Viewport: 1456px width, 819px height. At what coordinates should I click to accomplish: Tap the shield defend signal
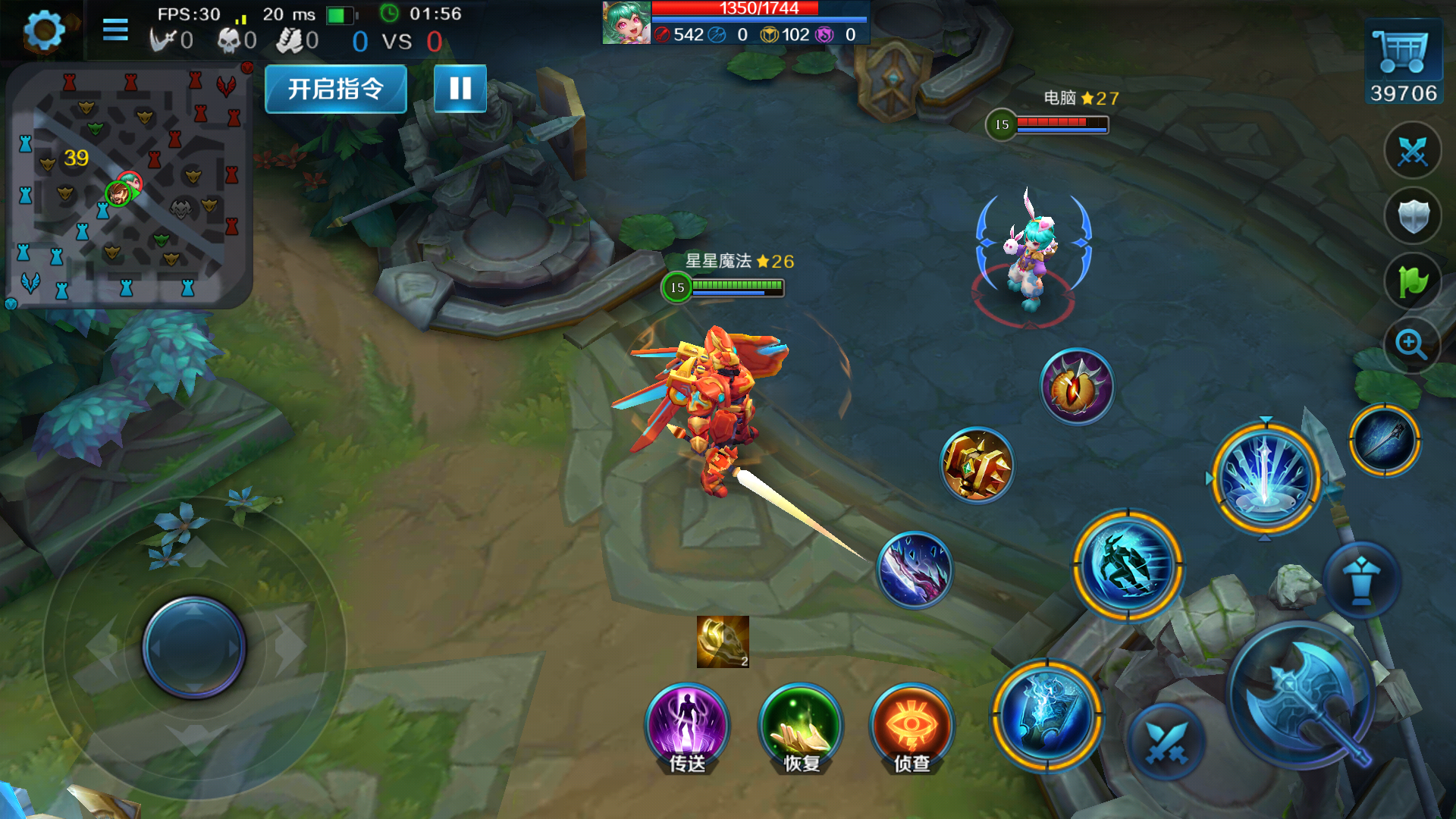tap(1412, 216)
